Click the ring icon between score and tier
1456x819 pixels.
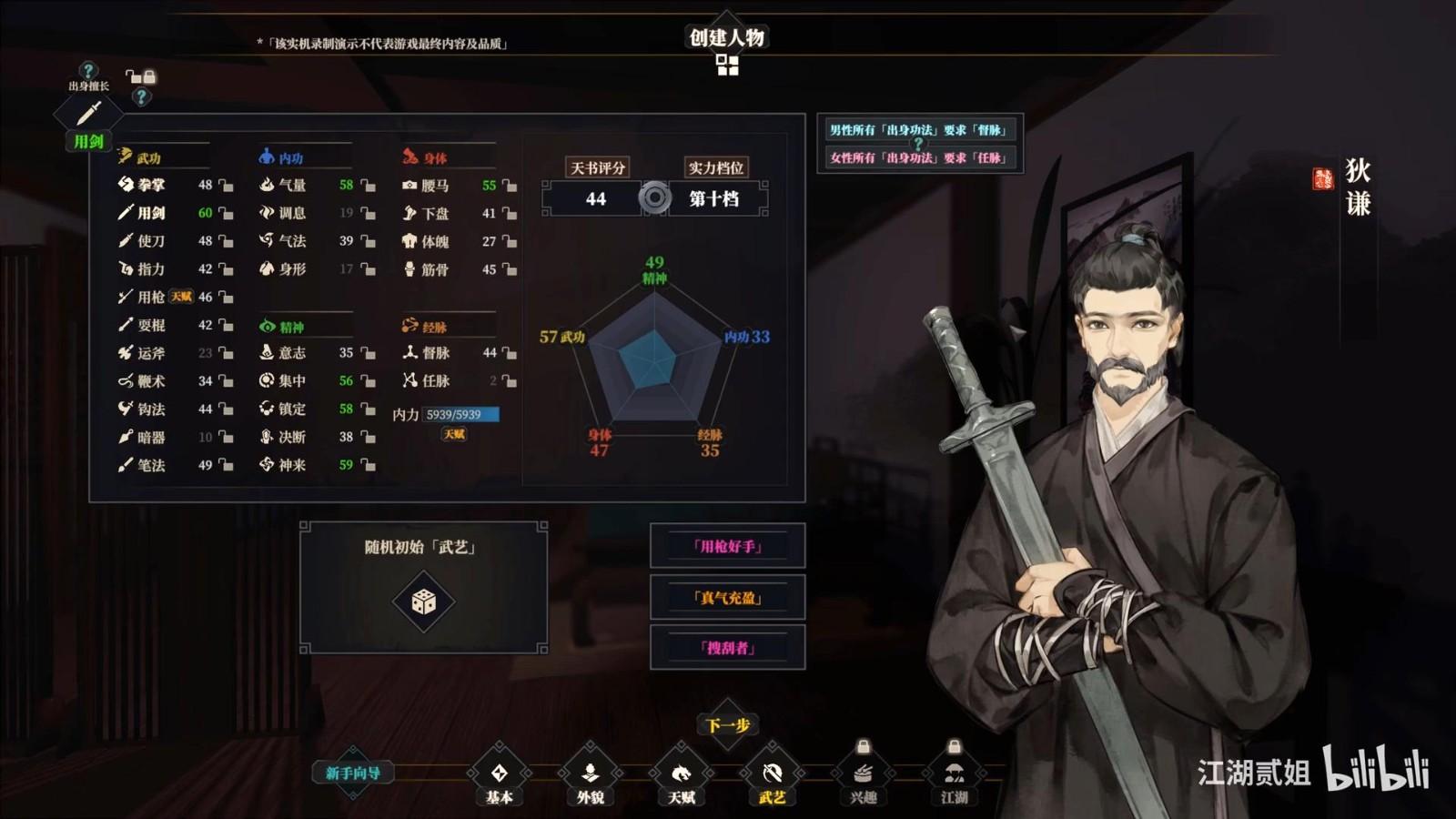654,197
